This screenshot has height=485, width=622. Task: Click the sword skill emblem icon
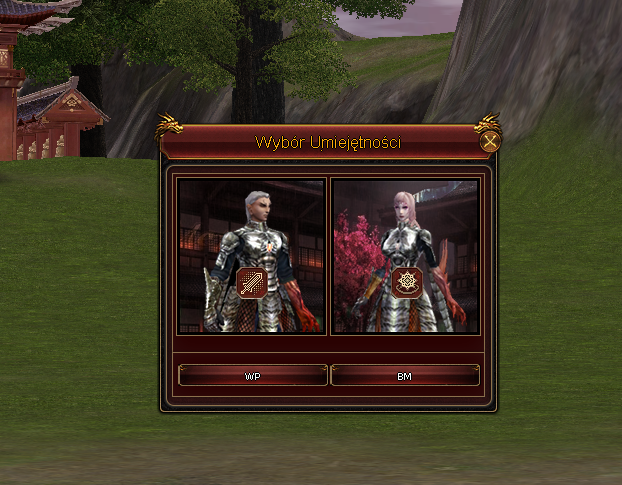point(252,283)
